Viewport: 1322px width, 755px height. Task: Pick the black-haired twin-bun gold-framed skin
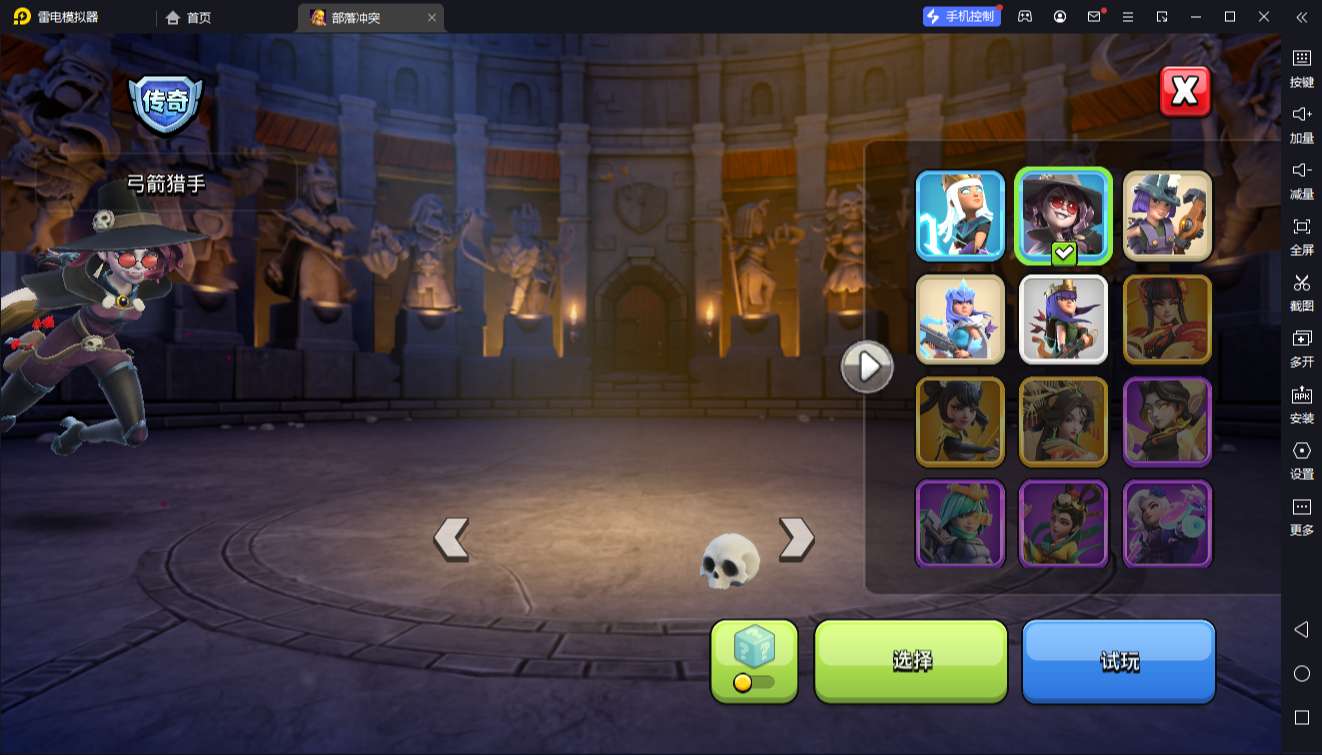tap(960, 422)
